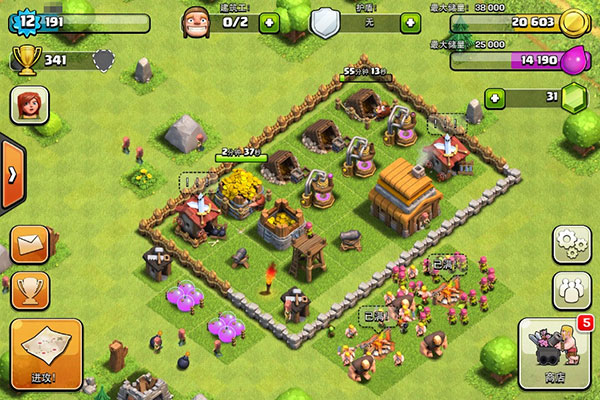Add a builder with the plus button

point(268,22)
